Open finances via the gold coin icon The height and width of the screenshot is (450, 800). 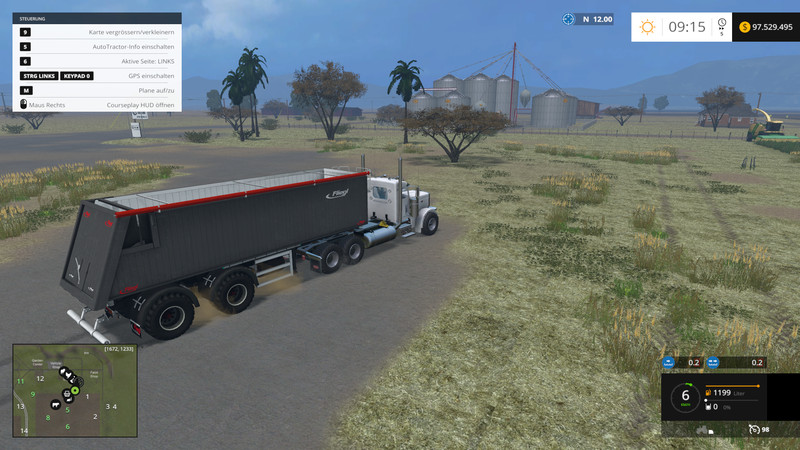(x=744, y=27)
